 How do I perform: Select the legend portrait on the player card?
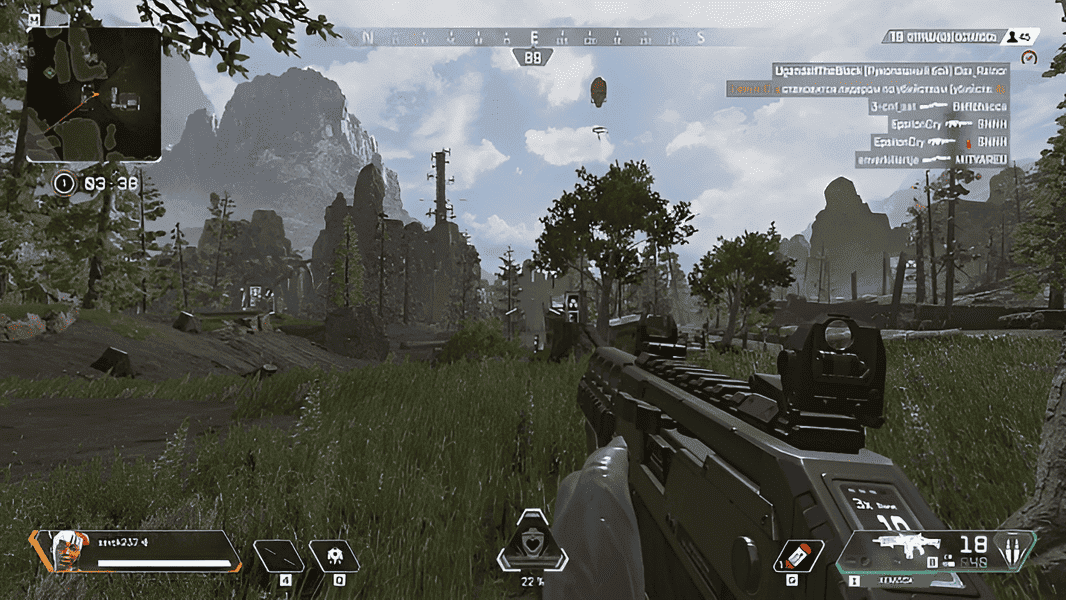[65, 551]
